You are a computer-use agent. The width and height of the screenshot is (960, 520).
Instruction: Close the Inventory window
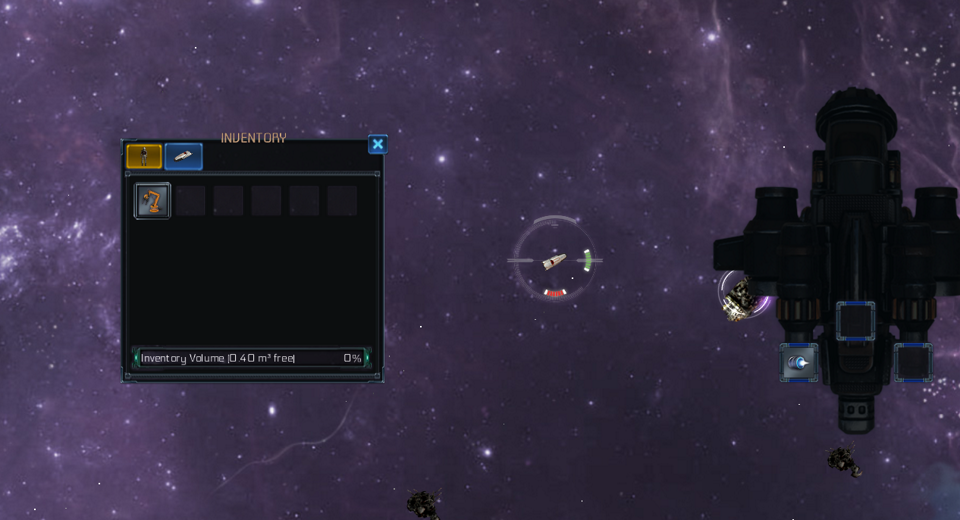(x=377, y=145)
